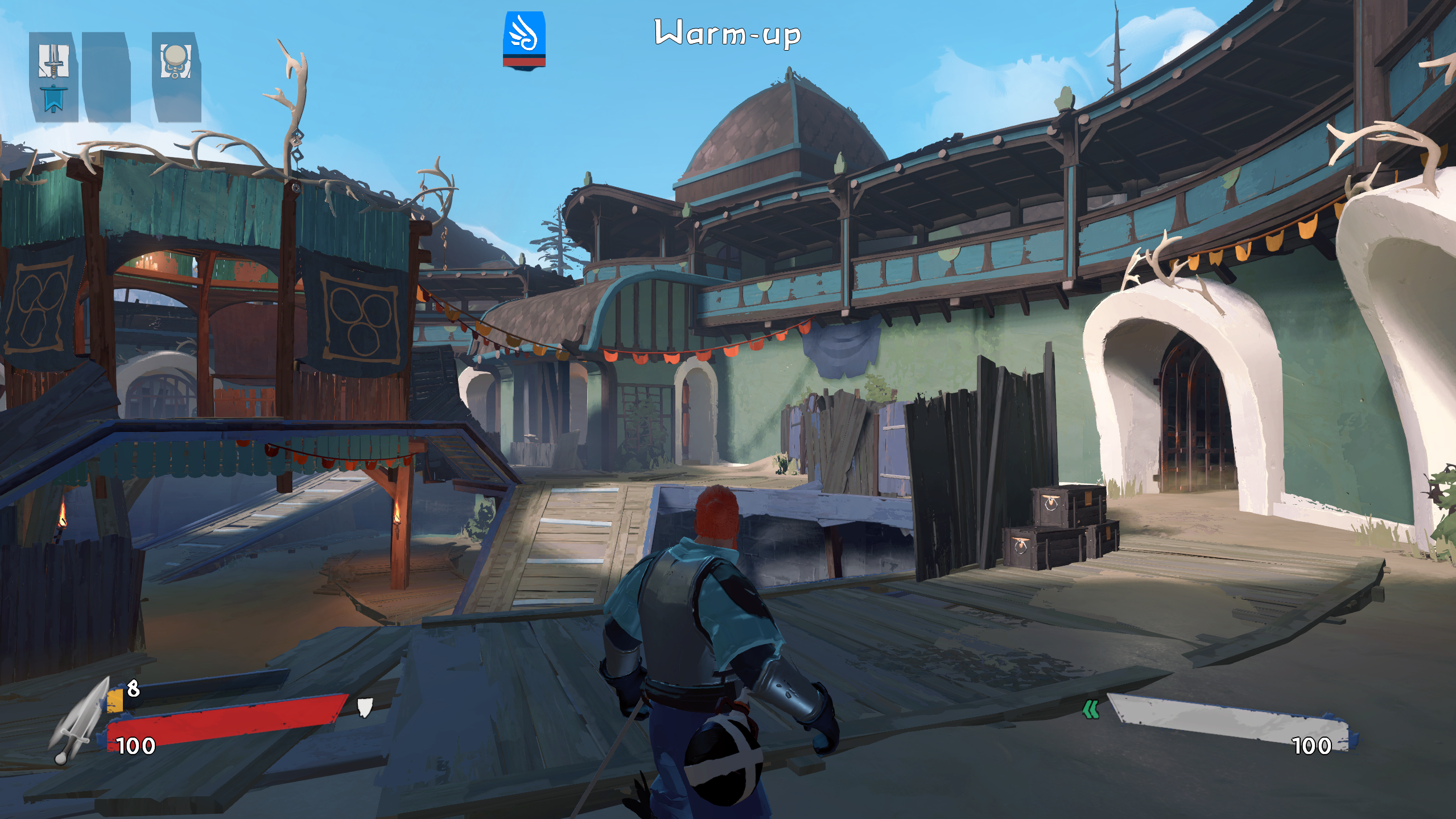The height and width of the screenshot is (819, 1456).
Task: Open the blue winged team emblem
Action: (523, 40)
